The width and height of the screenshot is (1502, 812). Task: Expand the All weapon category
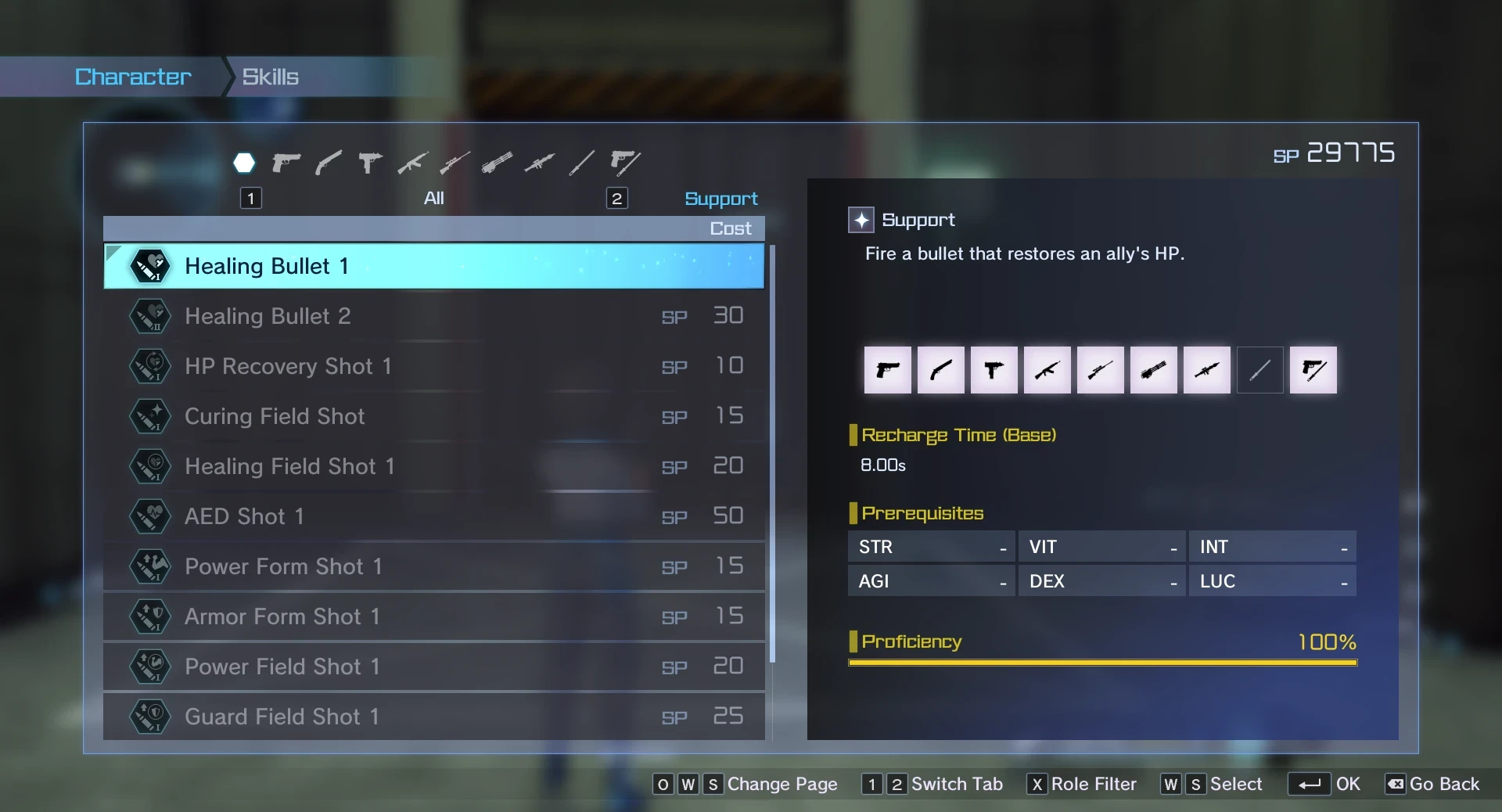pos(434,198)
